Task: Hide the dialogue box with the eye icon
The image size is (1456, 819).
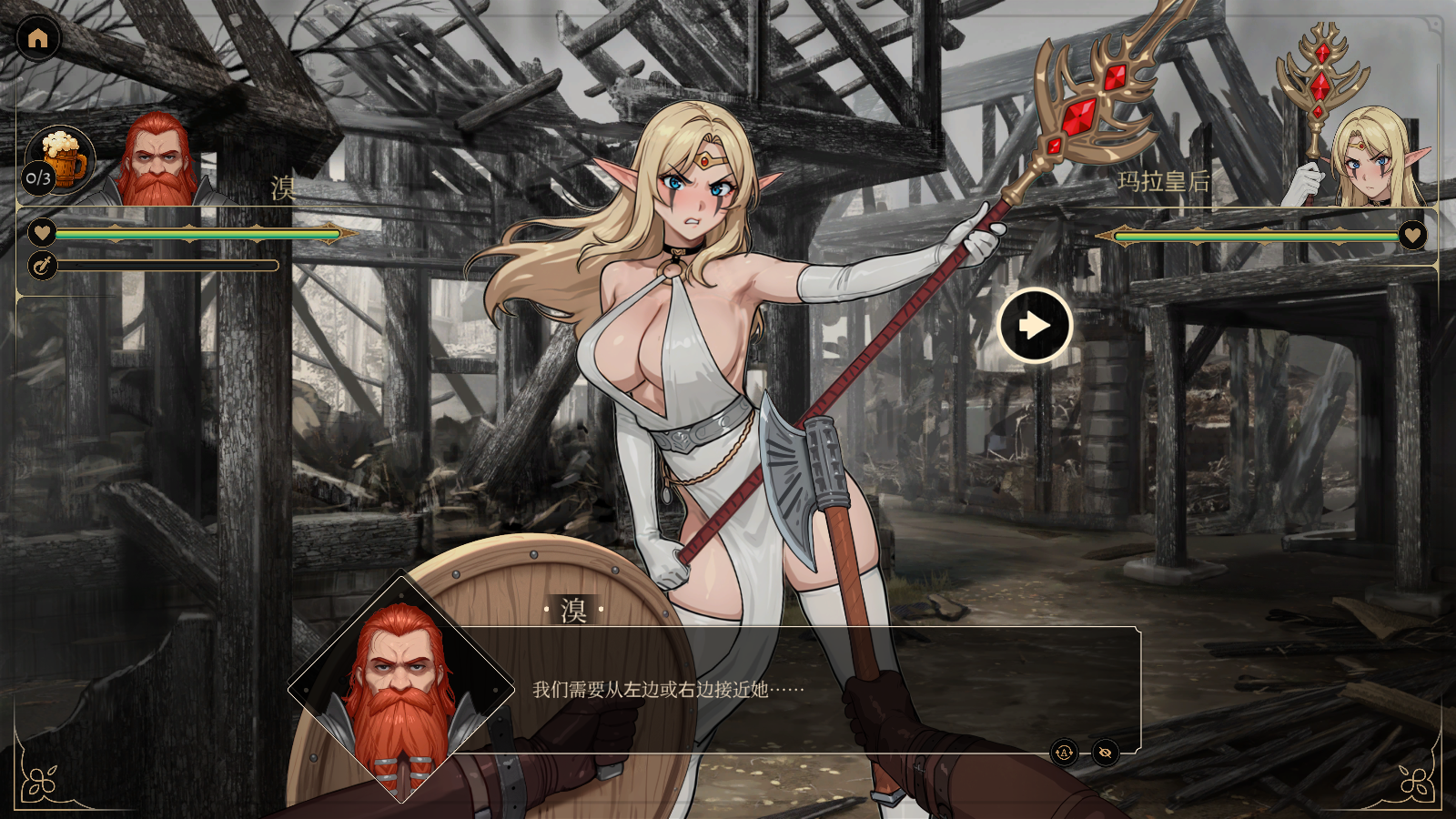Action: pos(1106,753)
